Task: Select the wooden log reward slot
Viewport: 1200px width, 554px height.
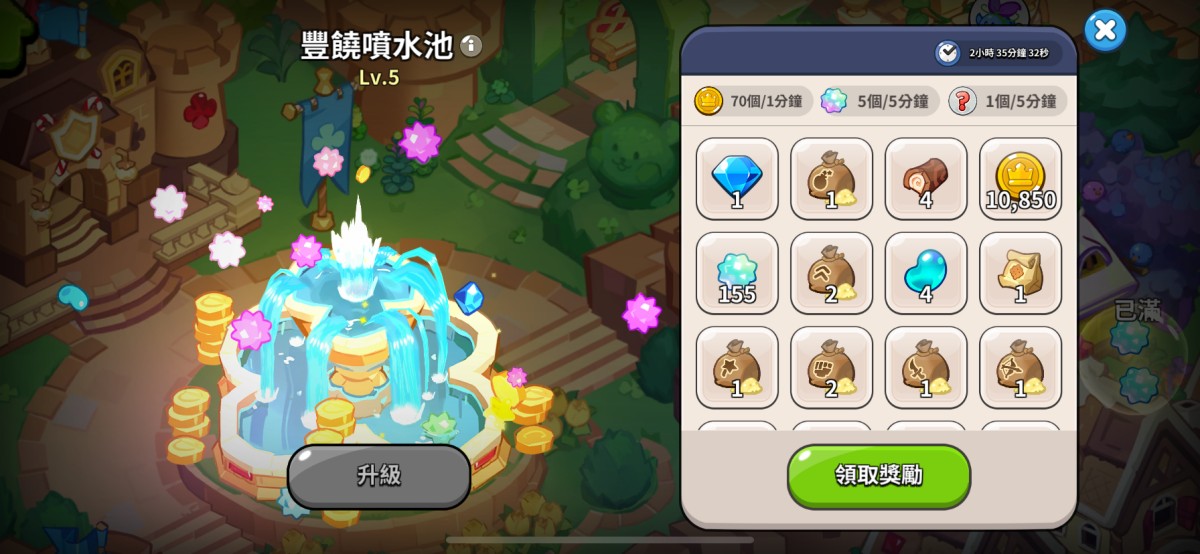Action: pos(926,179)
